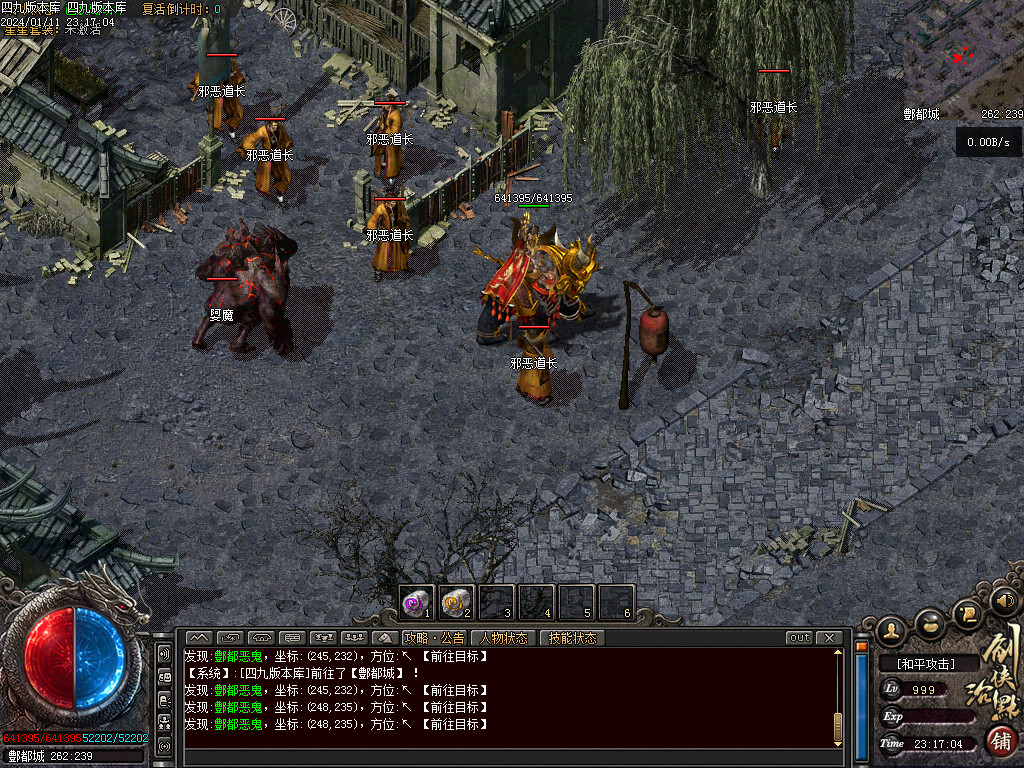
Task: Close the chat panel with X button
Action: coord(829,638)
